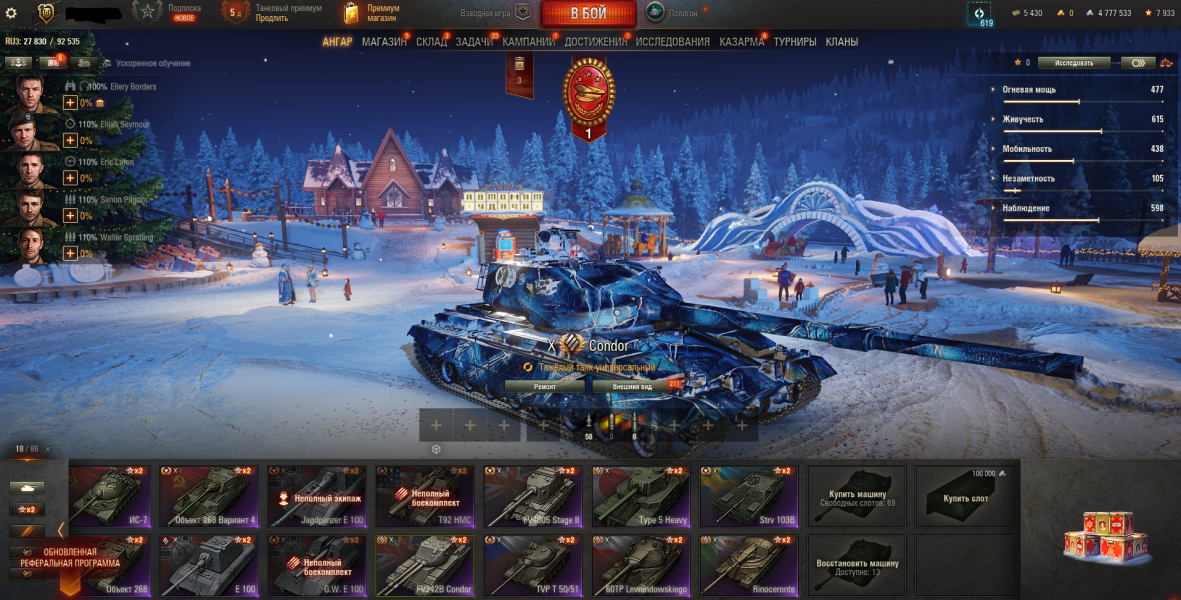The image size is (1181, 600).
Task: Open the МАГАЗИН tab
Action: coord(384,42)
